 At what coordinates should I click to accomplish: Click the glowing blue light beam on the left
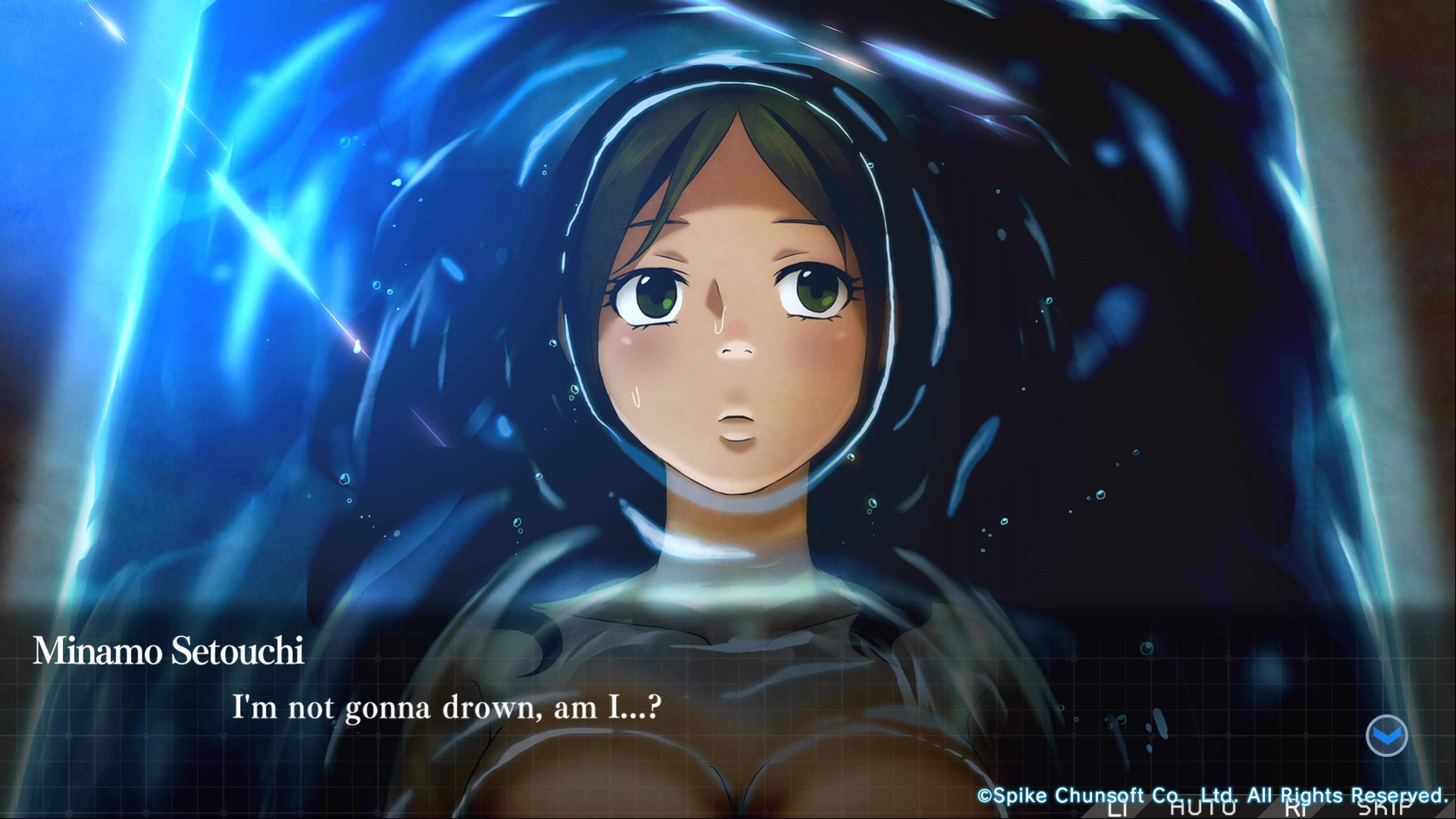169,226
